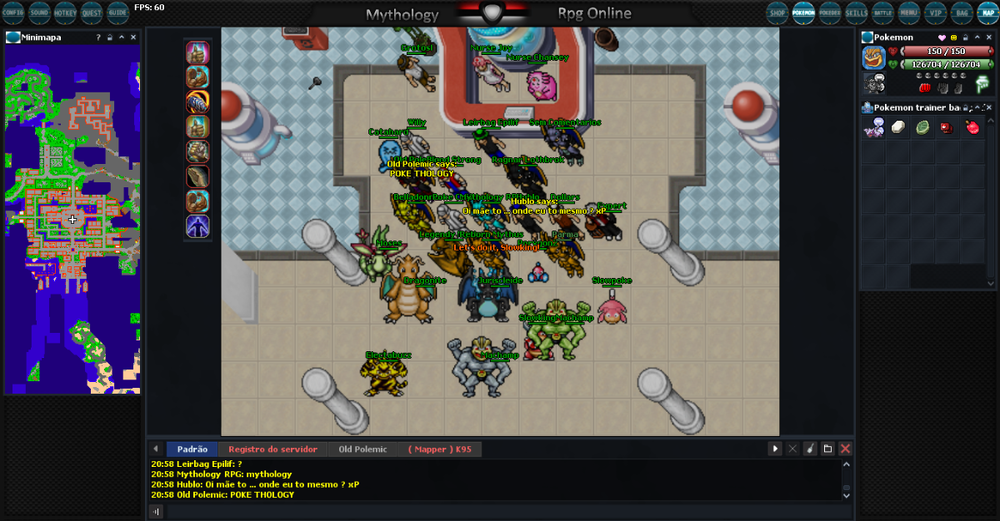Click the Battle button
Viewport: 1000px width, 521px height.
click(882, 13)
